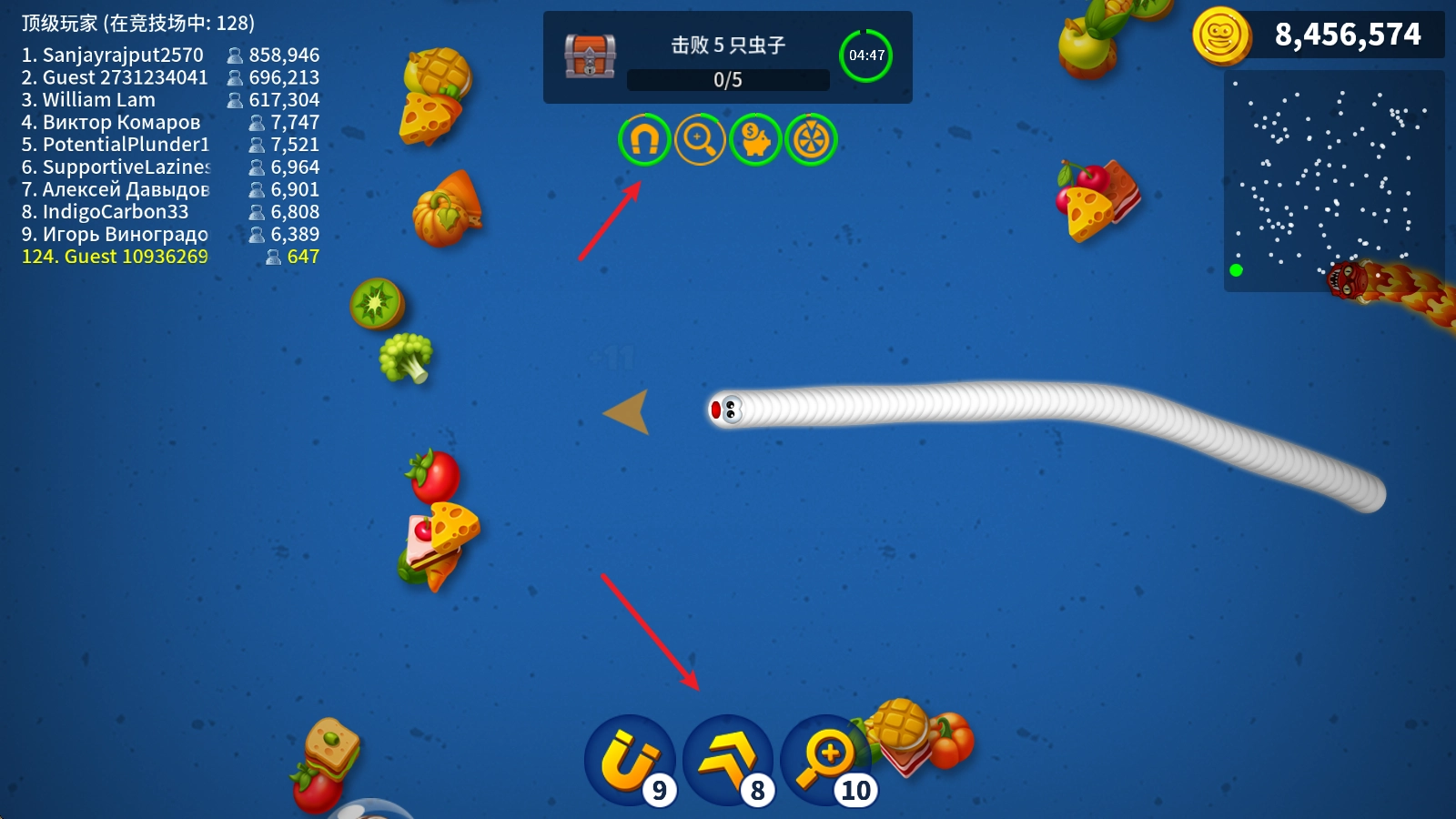Screen dimensions: 1456x819
Task: Select the active piggy bank power-up icon
Action: (755, 139)
